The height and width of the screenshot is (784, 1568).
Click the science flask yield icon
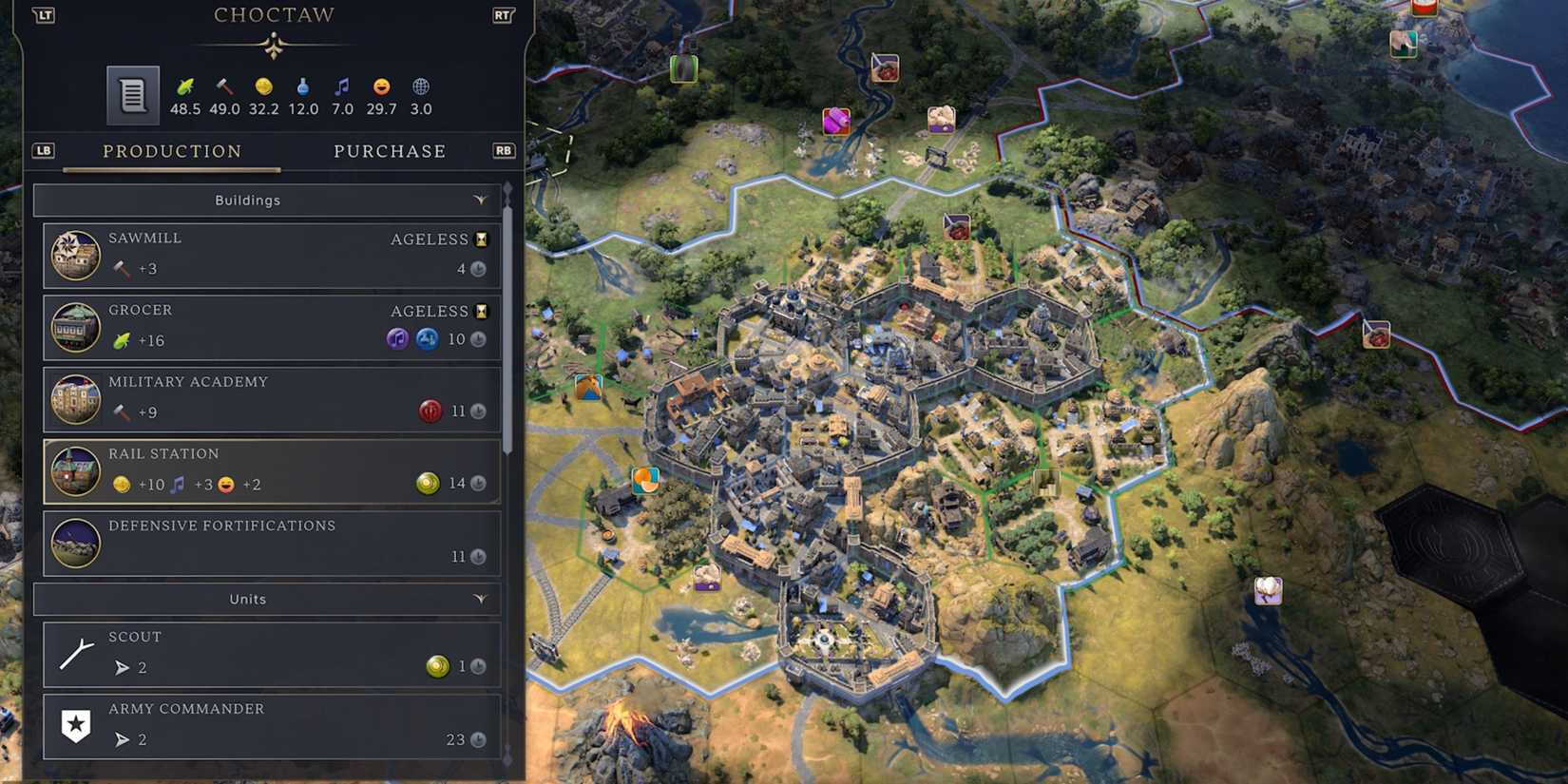[x=303, y=85]
